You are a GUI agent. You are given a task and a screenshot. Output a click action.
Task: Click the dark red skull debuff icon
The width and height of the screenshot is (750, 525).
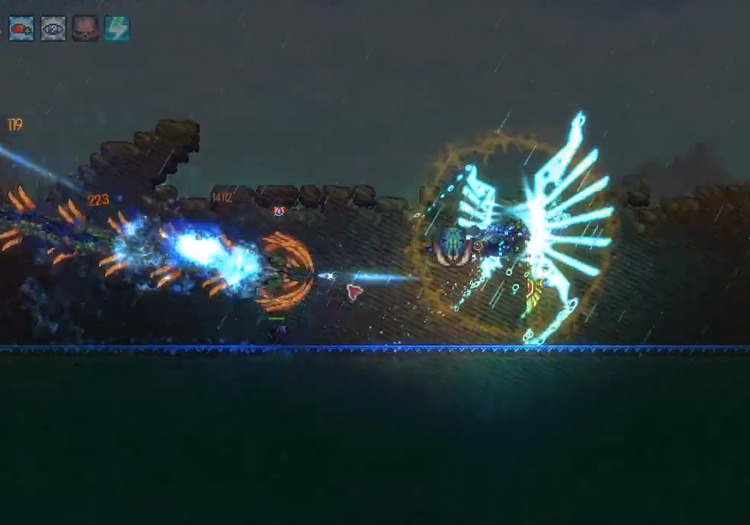coord(85,28)
